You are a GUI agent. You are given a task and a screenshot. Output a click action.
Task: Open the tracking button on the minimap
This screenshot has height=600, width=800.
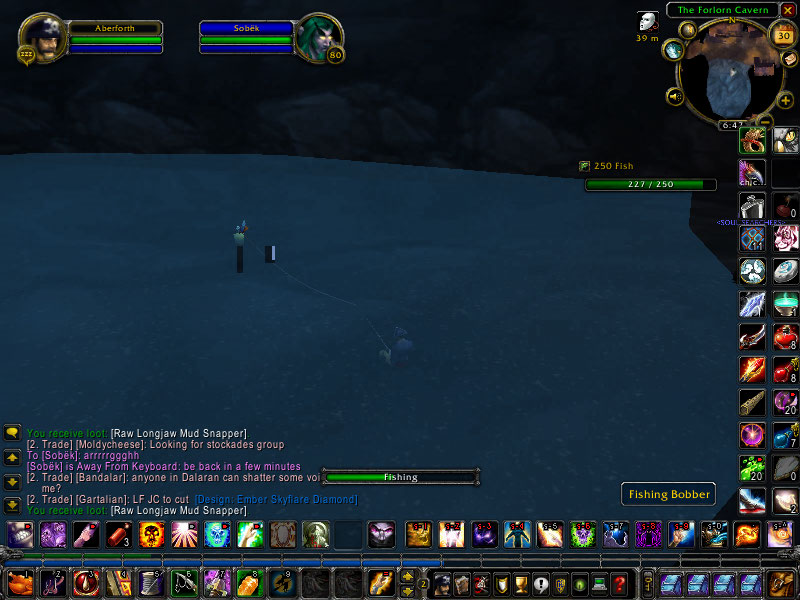click(x=673, y=49)
